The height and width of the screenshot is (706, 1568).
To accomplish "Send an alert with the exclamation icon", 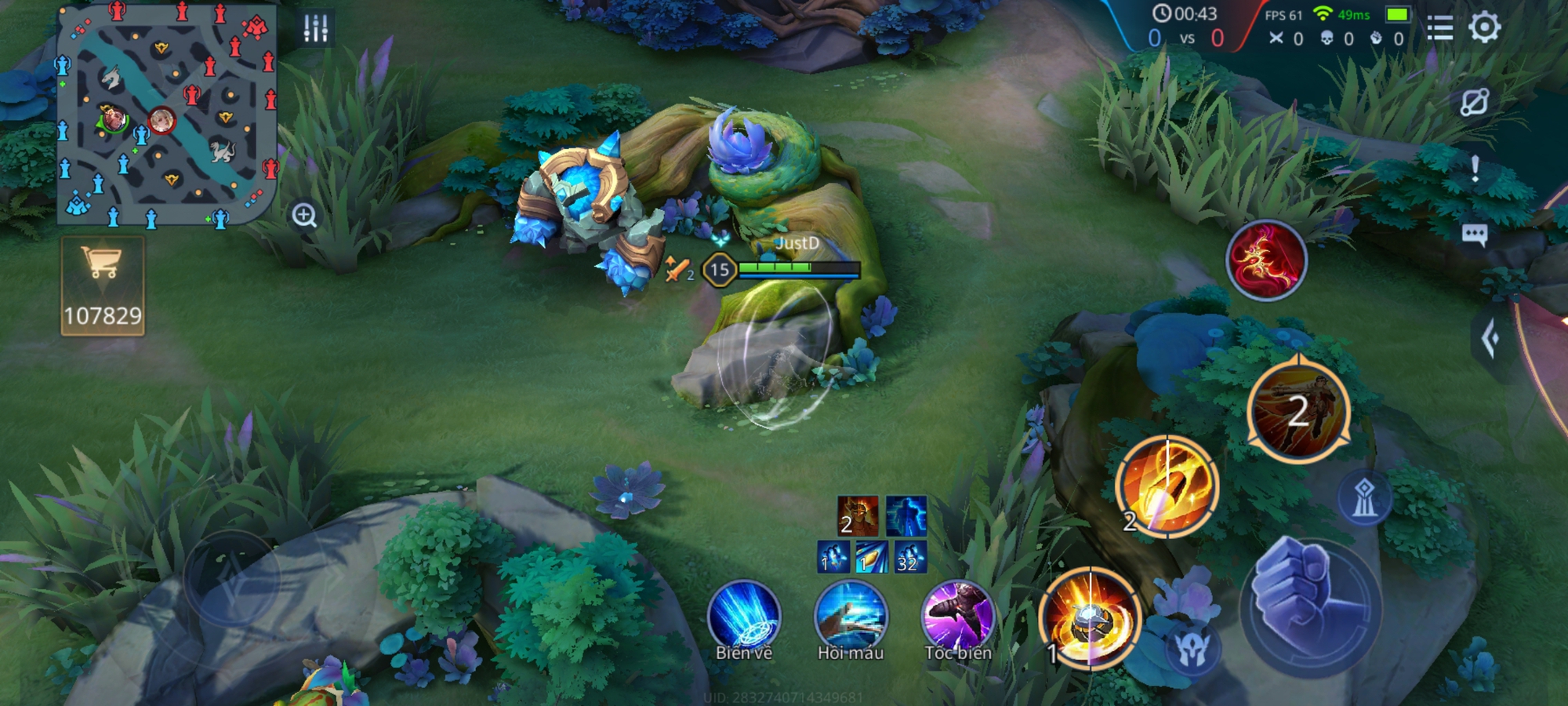I will 1475,169.
